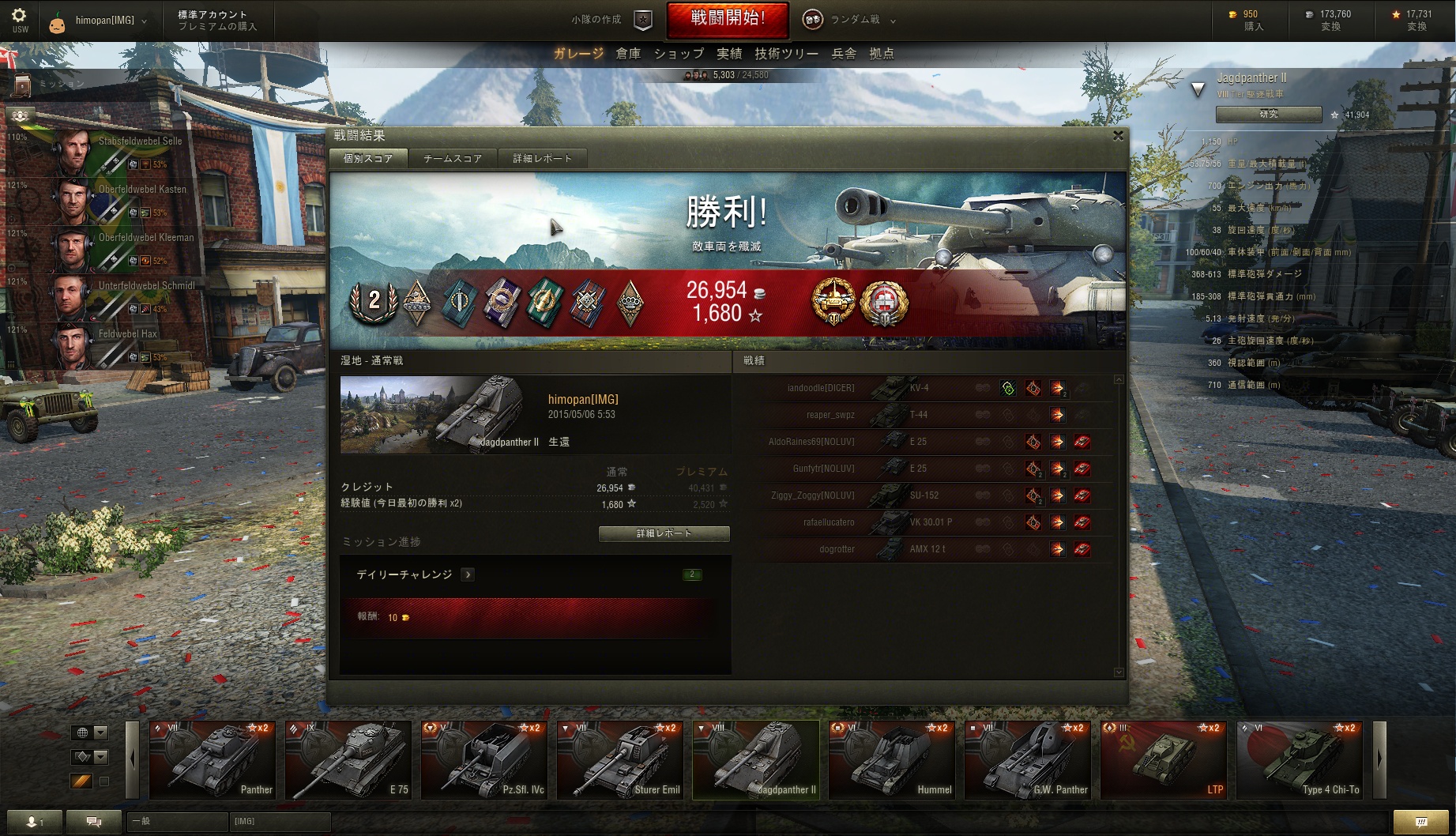This screenshot has height=836, width=1456.
Task: Select the E 75 tank in carousel
Action: (348, 760)
